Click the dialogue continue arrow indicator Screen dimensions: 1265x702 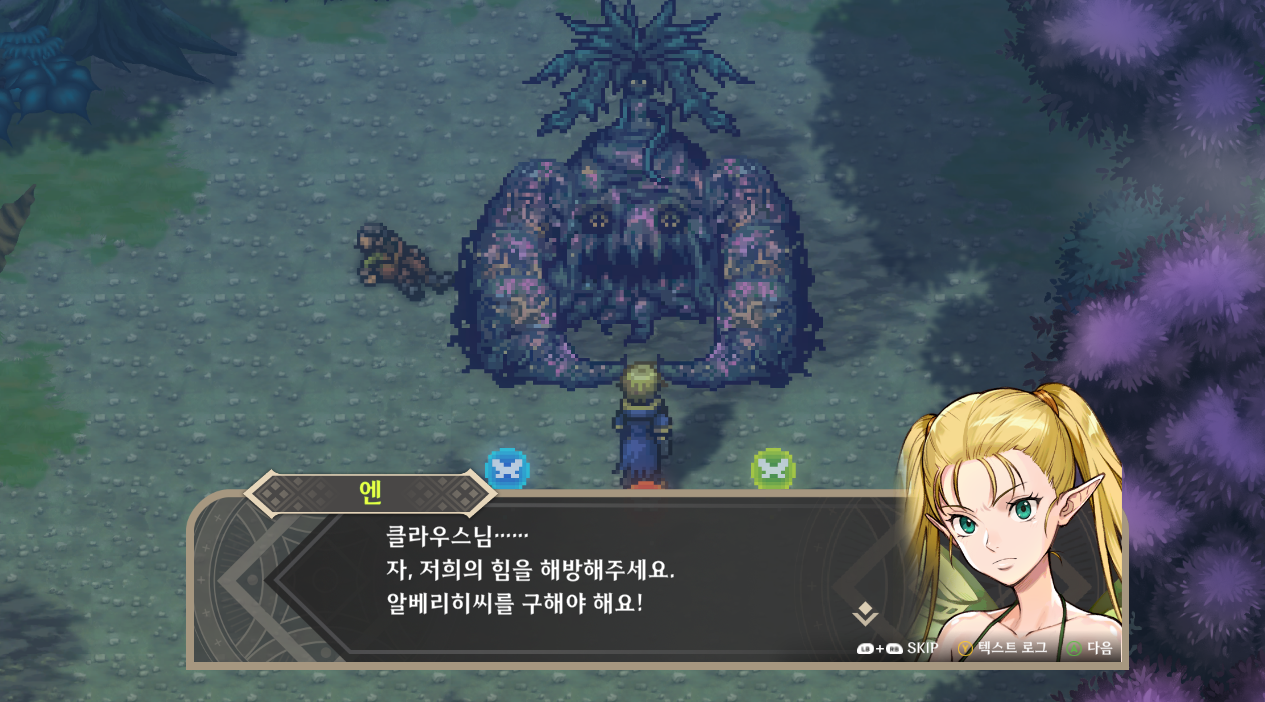click(865, 614)
